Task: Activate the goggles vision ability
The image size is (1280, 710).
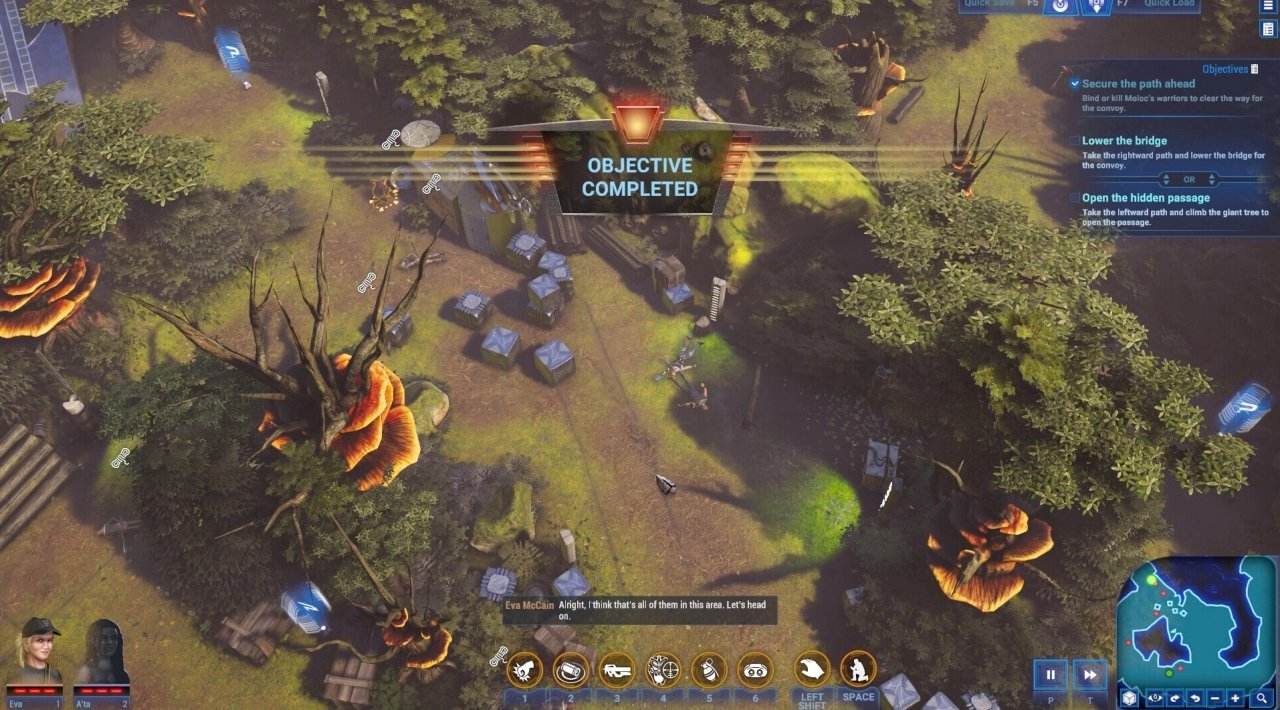Action: click(755, 669)
